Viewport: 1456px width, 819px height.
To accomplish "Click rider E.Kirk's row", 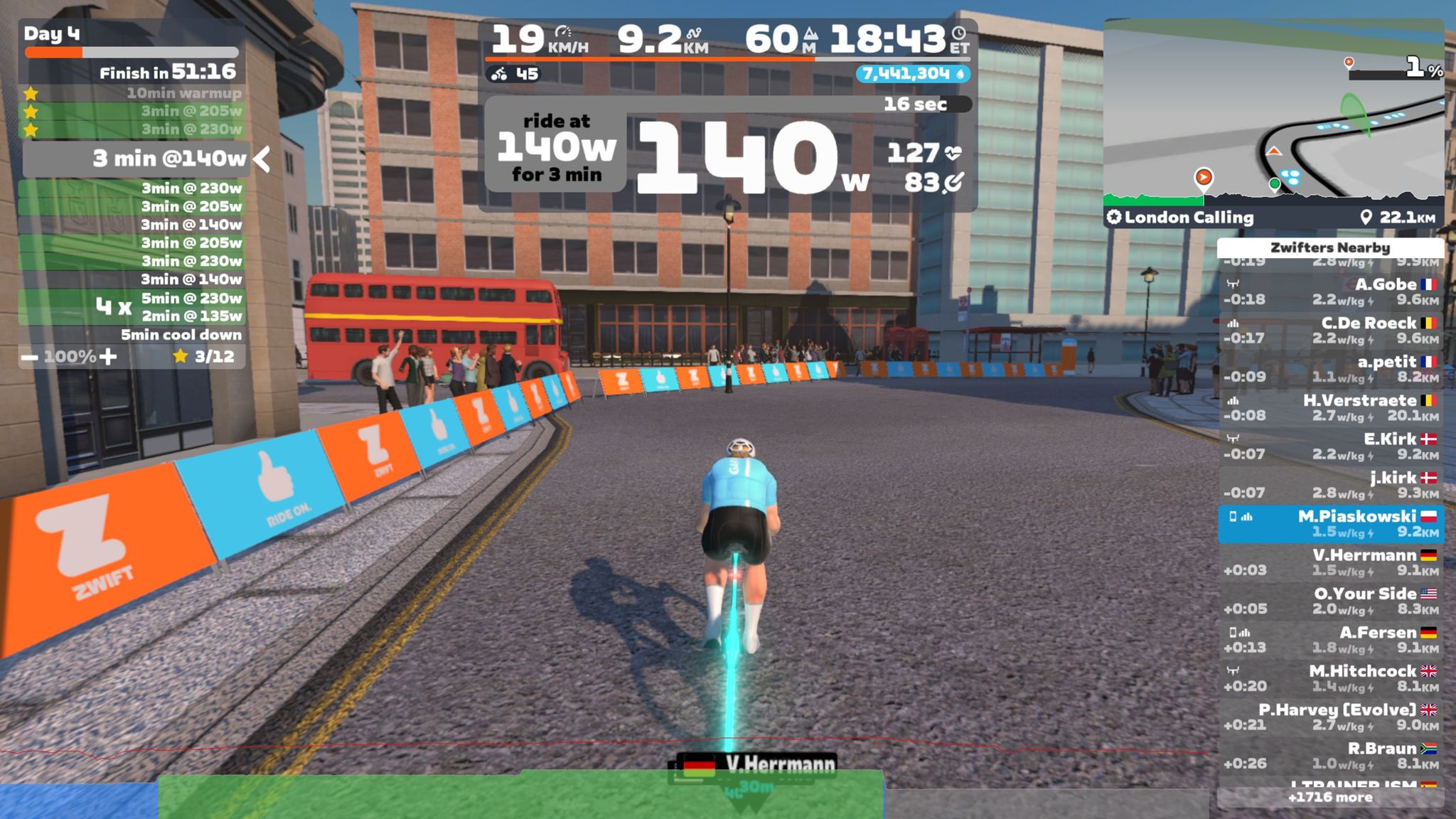I will [x=1330, y=446].
